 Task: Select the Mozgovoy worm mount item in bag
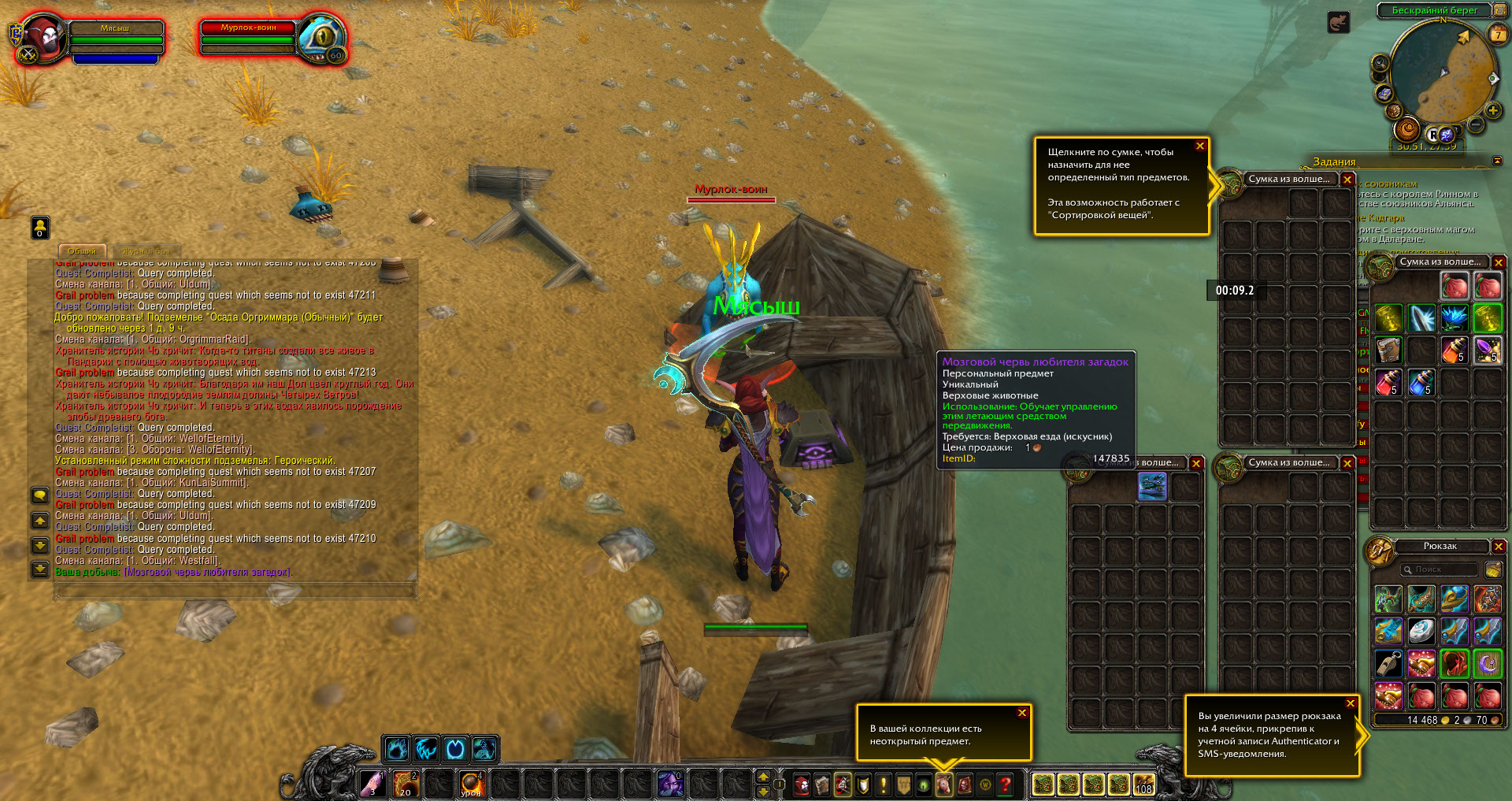(1152, 486)
